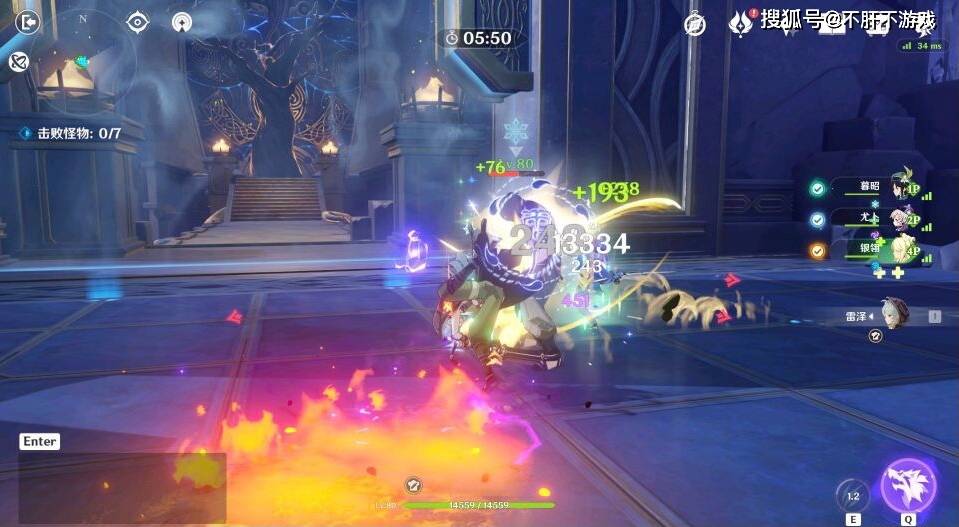959x527 pixels.
Task: Toggle the eye-shaped elemental sight icon
Action: click(137, 21)
